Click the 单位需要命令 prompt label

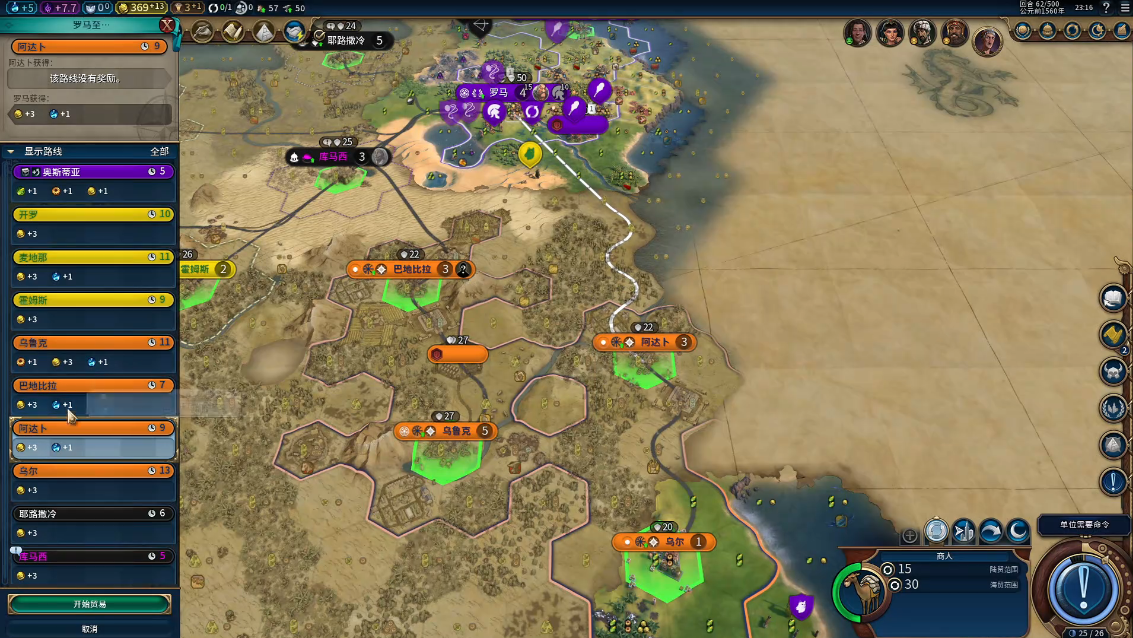click(x=1083, y=525)
